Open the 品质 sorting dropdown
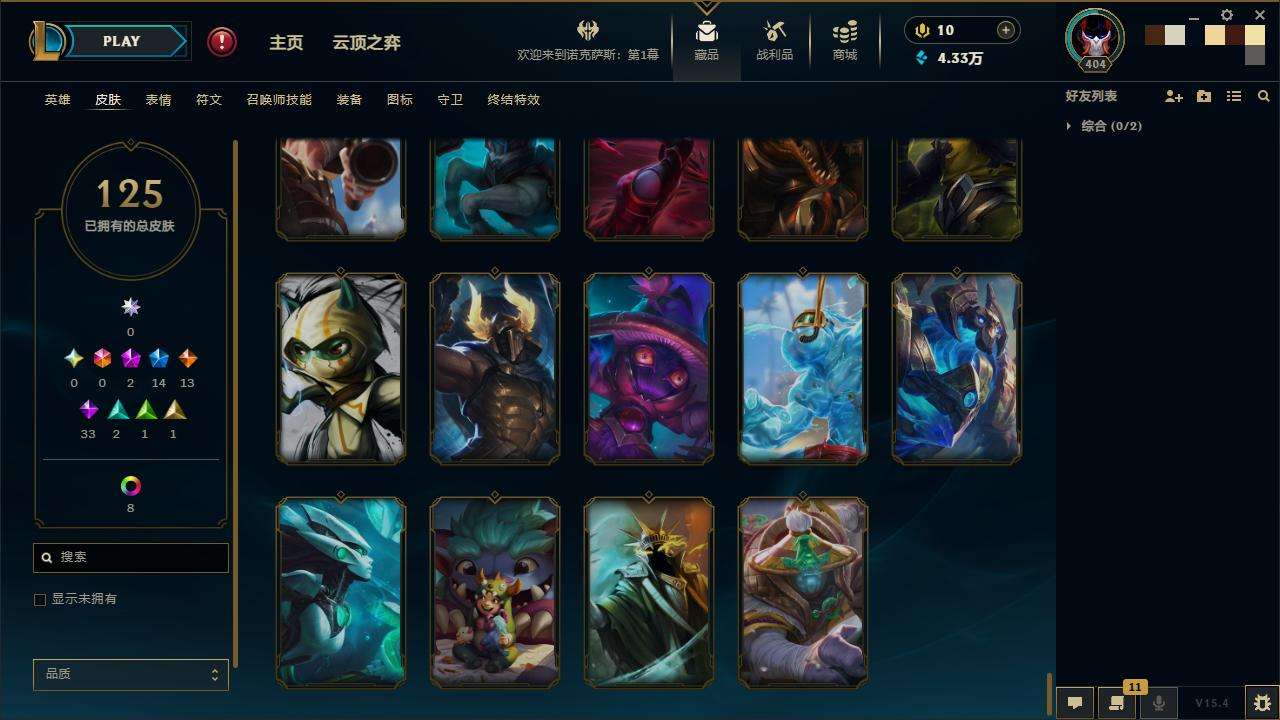Screen dimensions: 1280x720 [131, 675]
